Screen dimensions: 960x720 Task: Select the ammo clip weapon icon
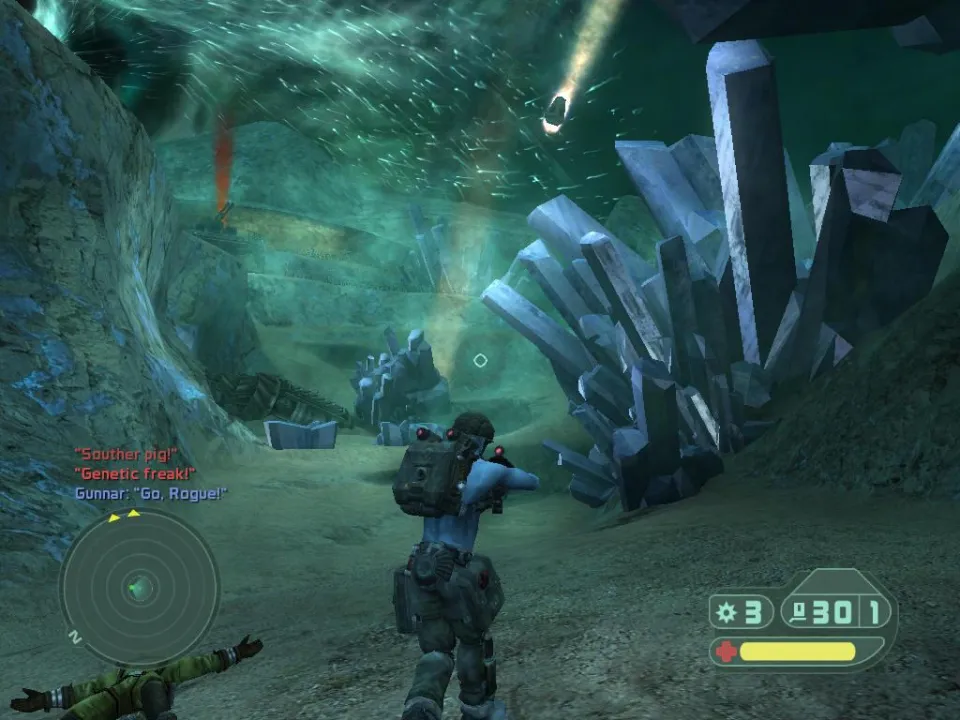(799, 612)
